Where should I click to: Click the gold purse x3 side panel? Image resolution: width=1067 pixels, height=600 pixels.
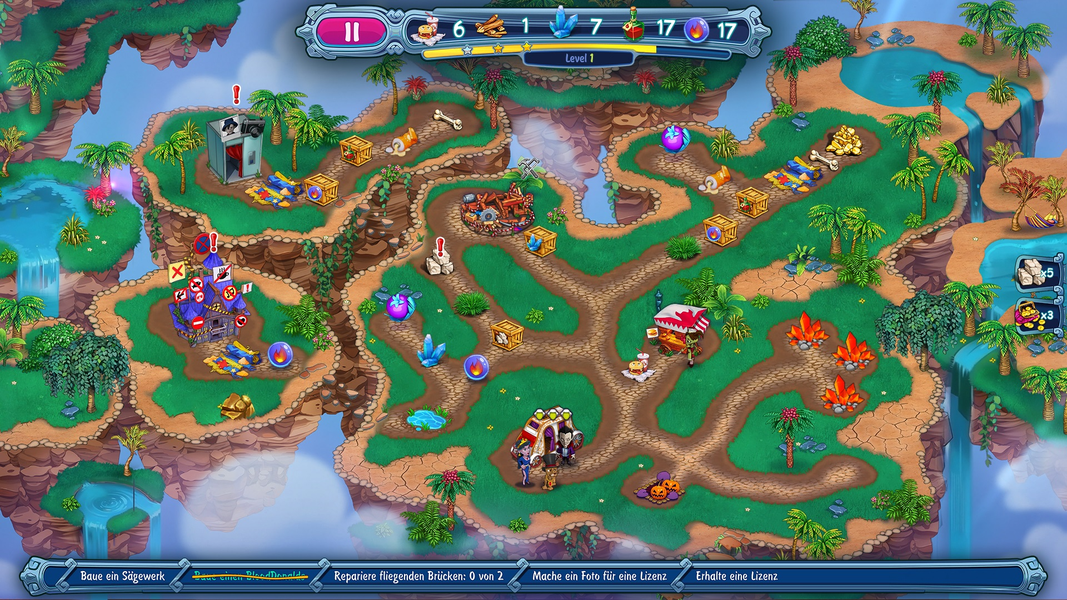[x=1034, y=316]
